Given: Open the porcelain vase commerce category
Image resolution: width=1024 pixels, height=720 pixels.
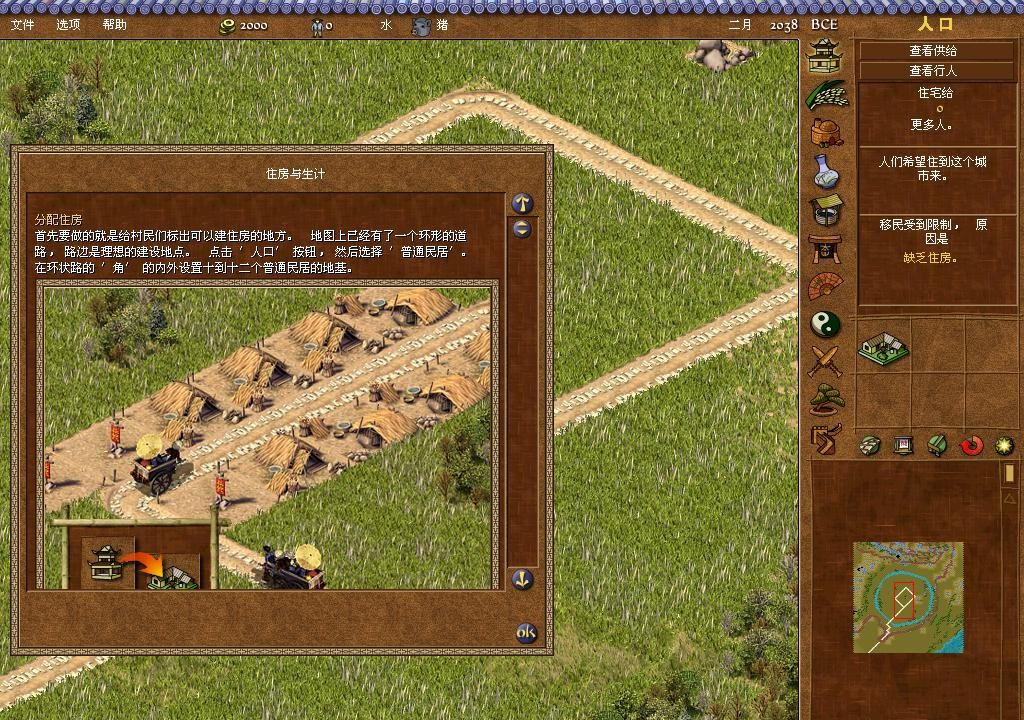Looking at the screenshot, I should (x=826, y=171).
